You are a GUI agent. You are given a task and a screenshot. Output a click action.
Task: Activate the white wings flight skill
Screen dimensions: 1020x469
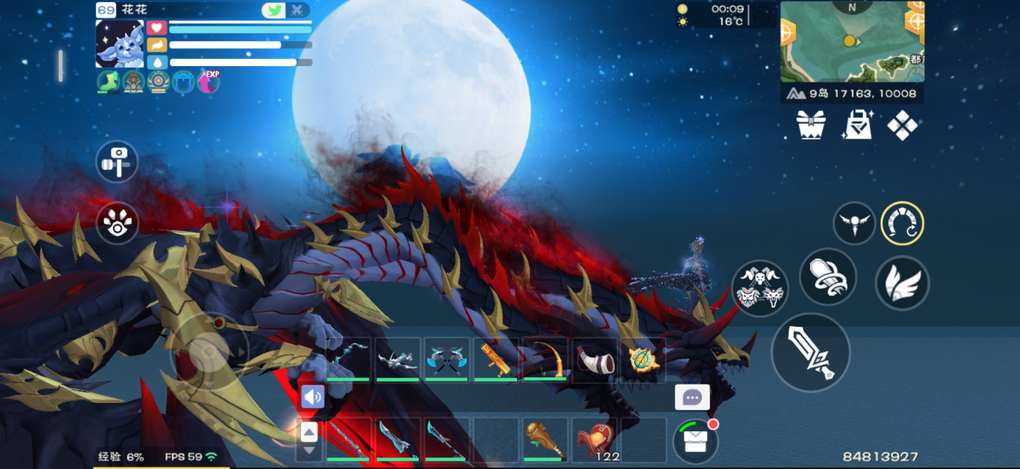pyautogui.click(x=902, y=283)
